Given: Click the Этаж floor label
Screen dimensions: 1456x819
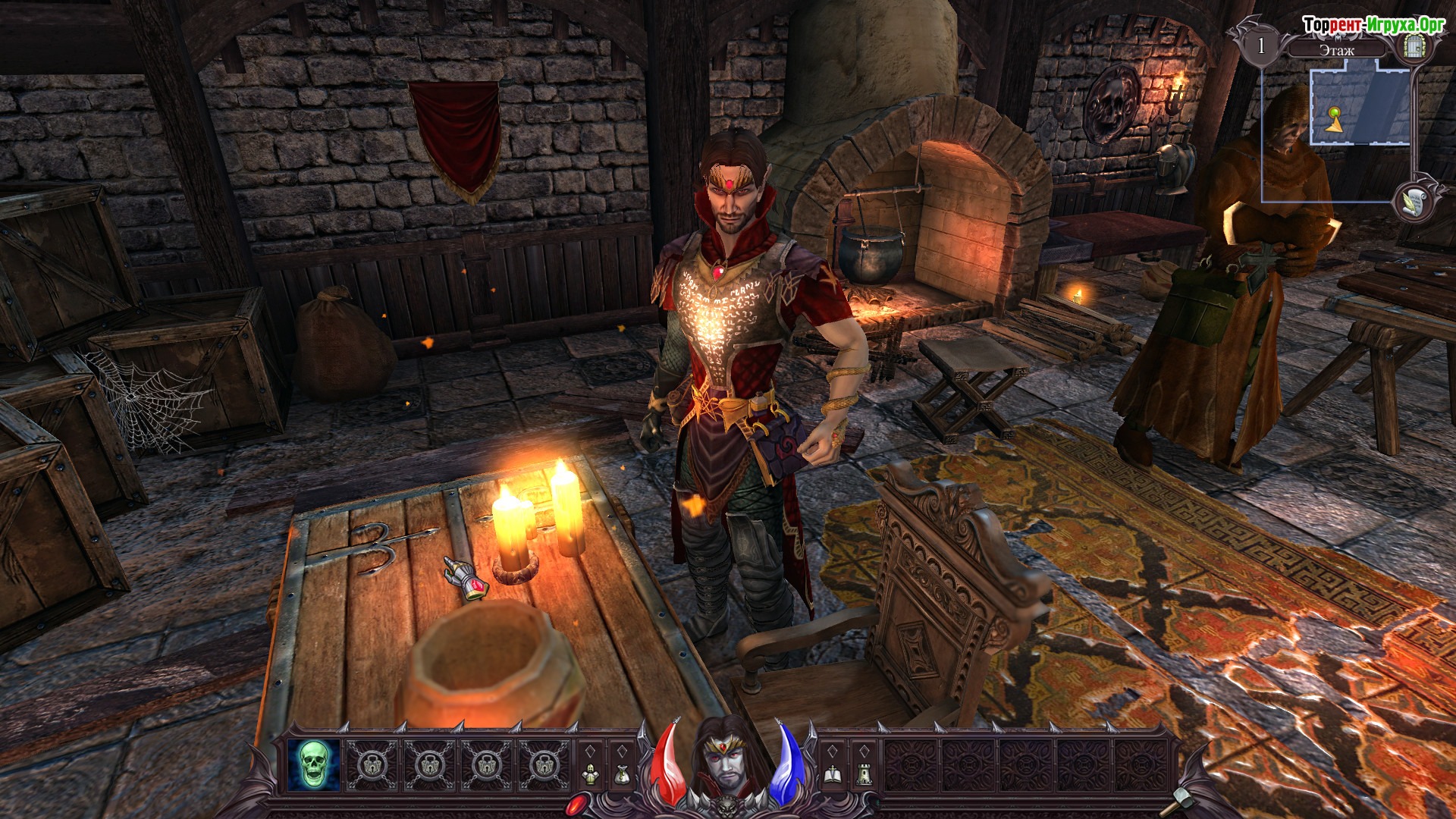Looking at the screenshot, I should coord(1336,51).
